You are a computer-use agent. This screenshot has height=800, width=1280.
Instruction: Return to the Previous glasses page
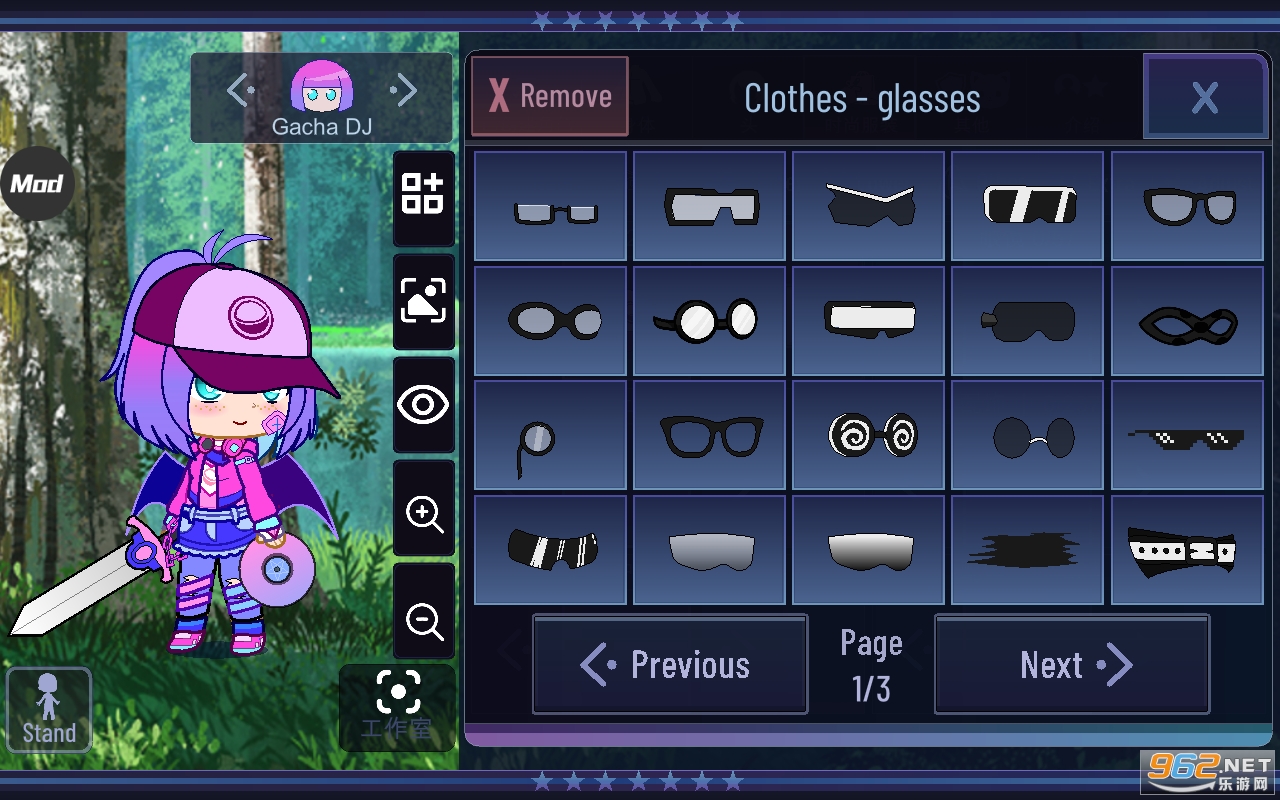click(670, 665)
